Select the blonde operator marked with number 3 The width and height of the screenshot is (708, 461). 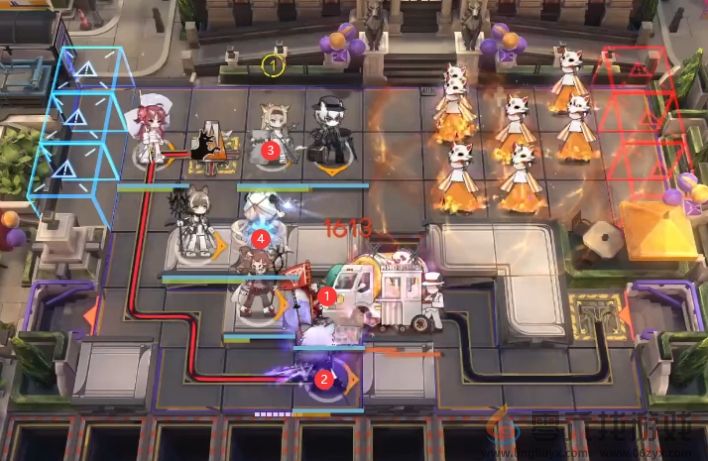pyautogui.click(x=273, y=135)
